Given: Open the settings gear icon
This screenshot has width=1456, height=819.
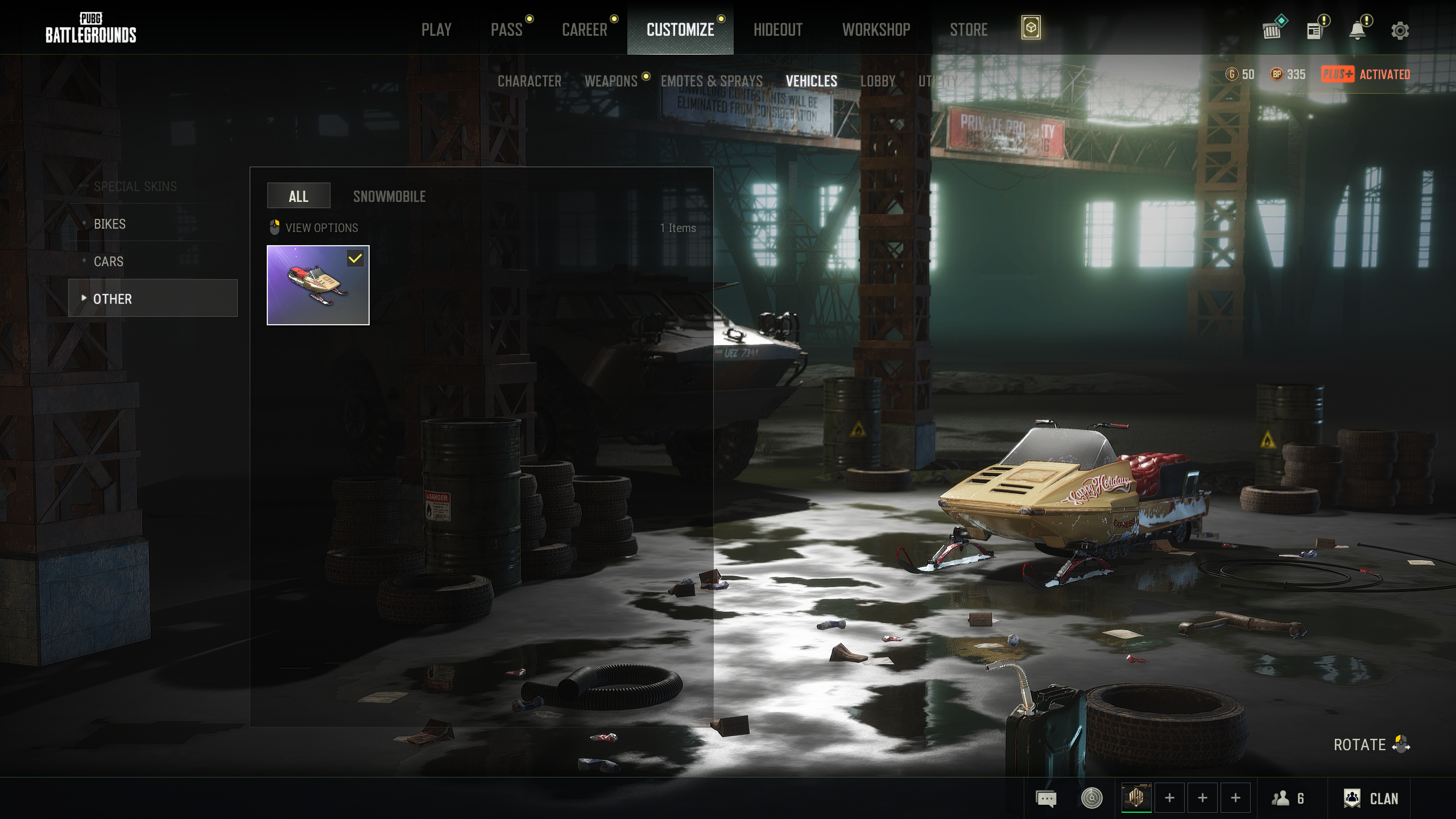Looking at the screenshot, I should (1400, 31).
